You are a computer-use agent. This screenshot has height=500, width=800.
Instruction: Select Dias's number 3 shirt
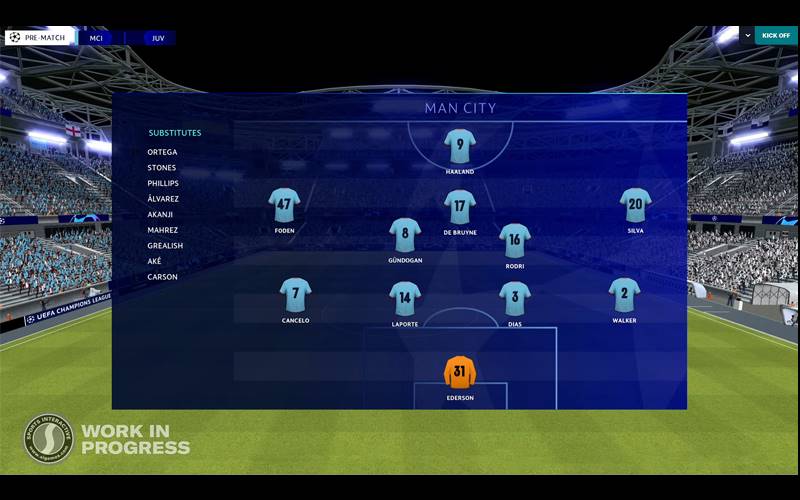click(x=515, y=297)
